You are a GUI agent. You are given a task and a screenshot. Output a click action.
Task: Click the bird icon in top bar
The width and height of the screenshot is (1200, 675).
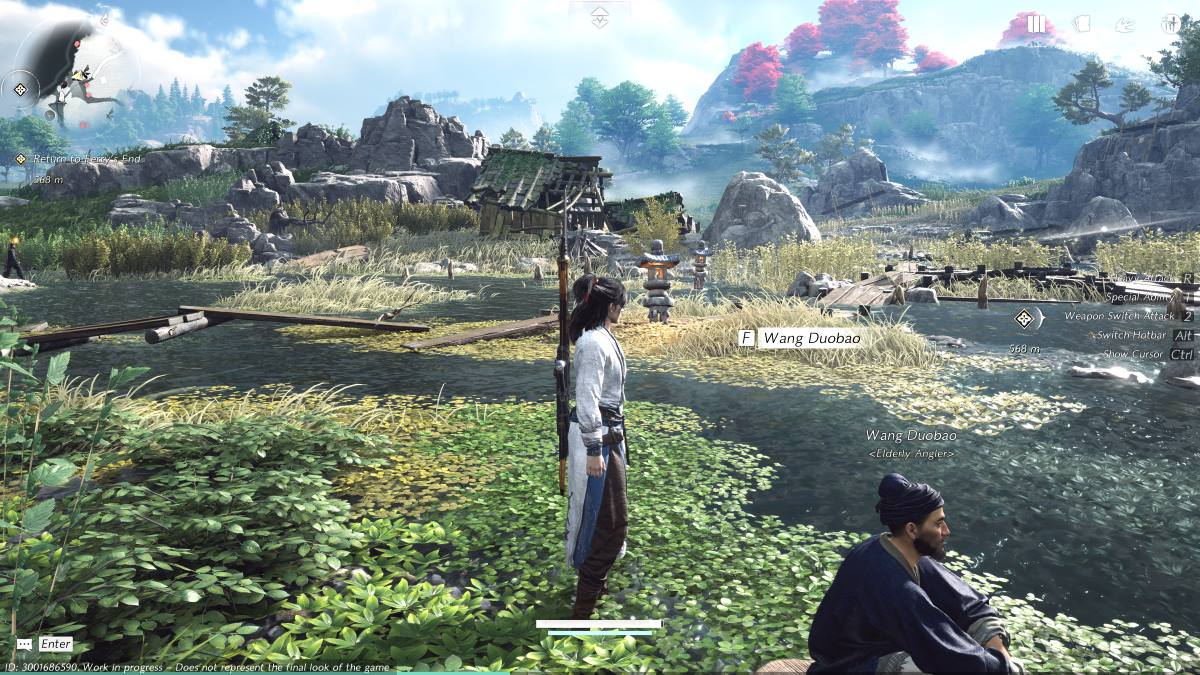1125,24
